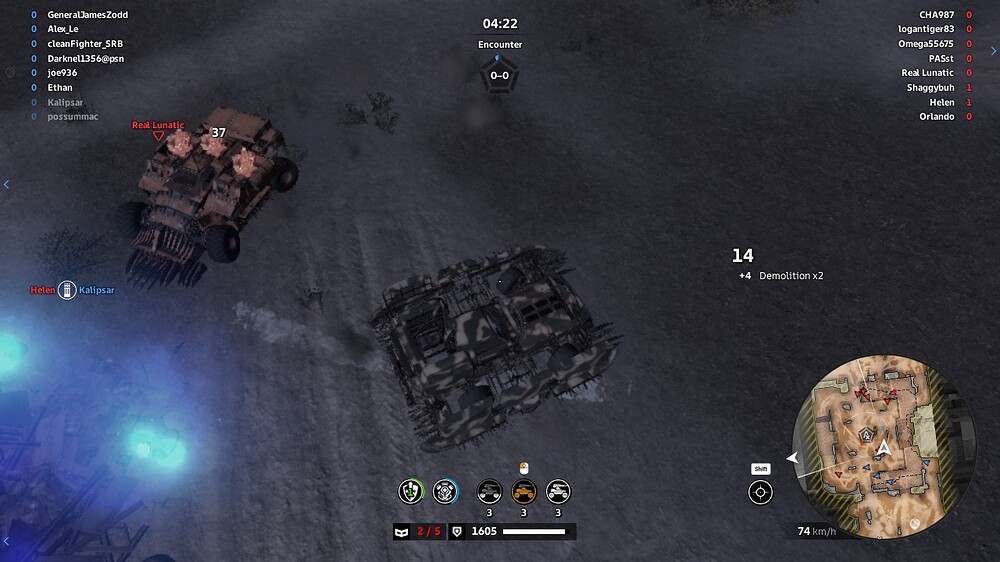Click the circular minimap
This screenshot has width=1000, height=562.
(883, 446)
